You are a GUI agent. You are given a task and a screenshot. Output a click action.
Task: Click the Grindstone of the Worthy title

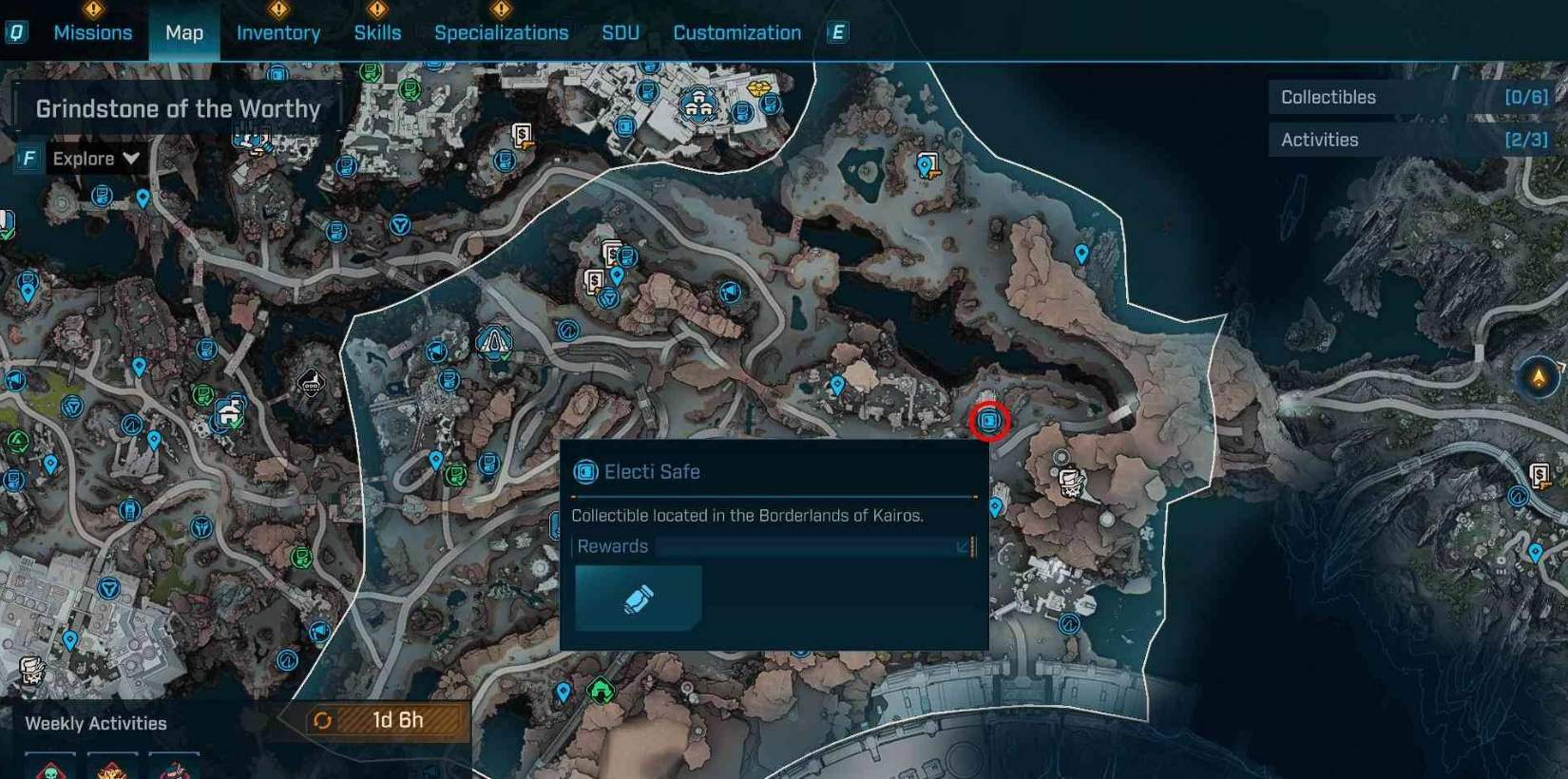coord(179,108)
